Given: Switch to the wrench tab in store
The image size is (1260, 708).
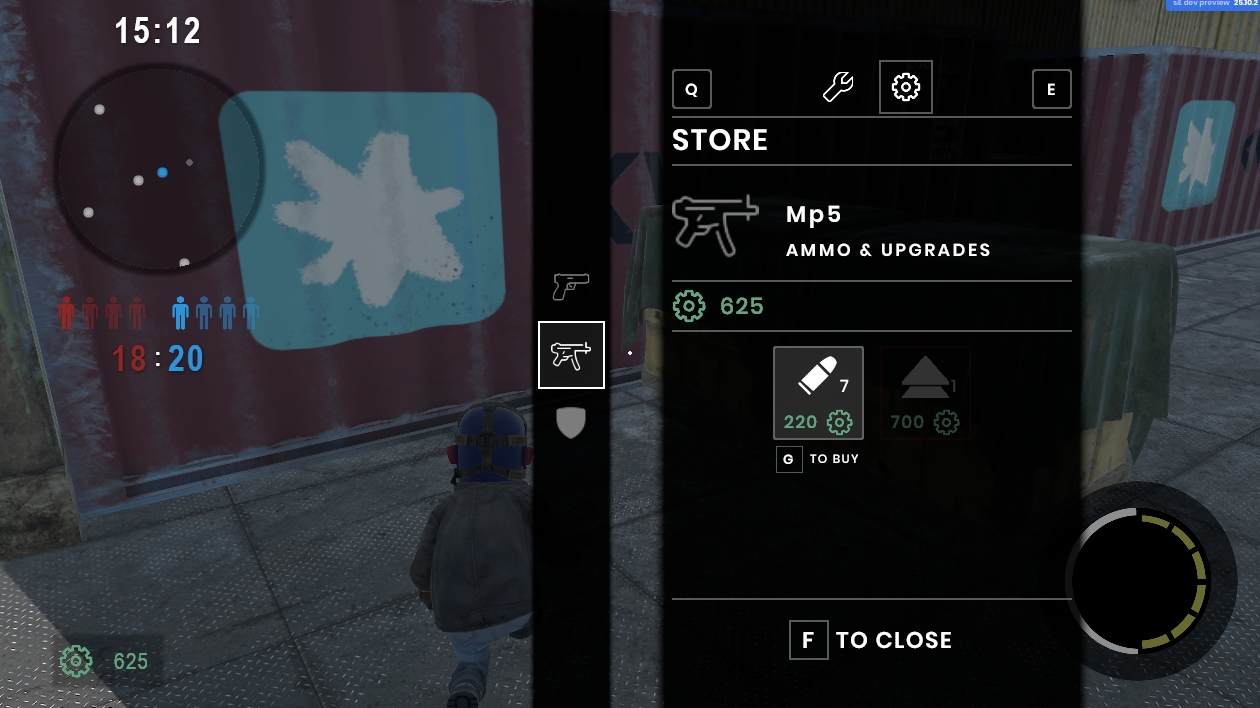Looking at the screenshot, I should click(x=838, y=87).
